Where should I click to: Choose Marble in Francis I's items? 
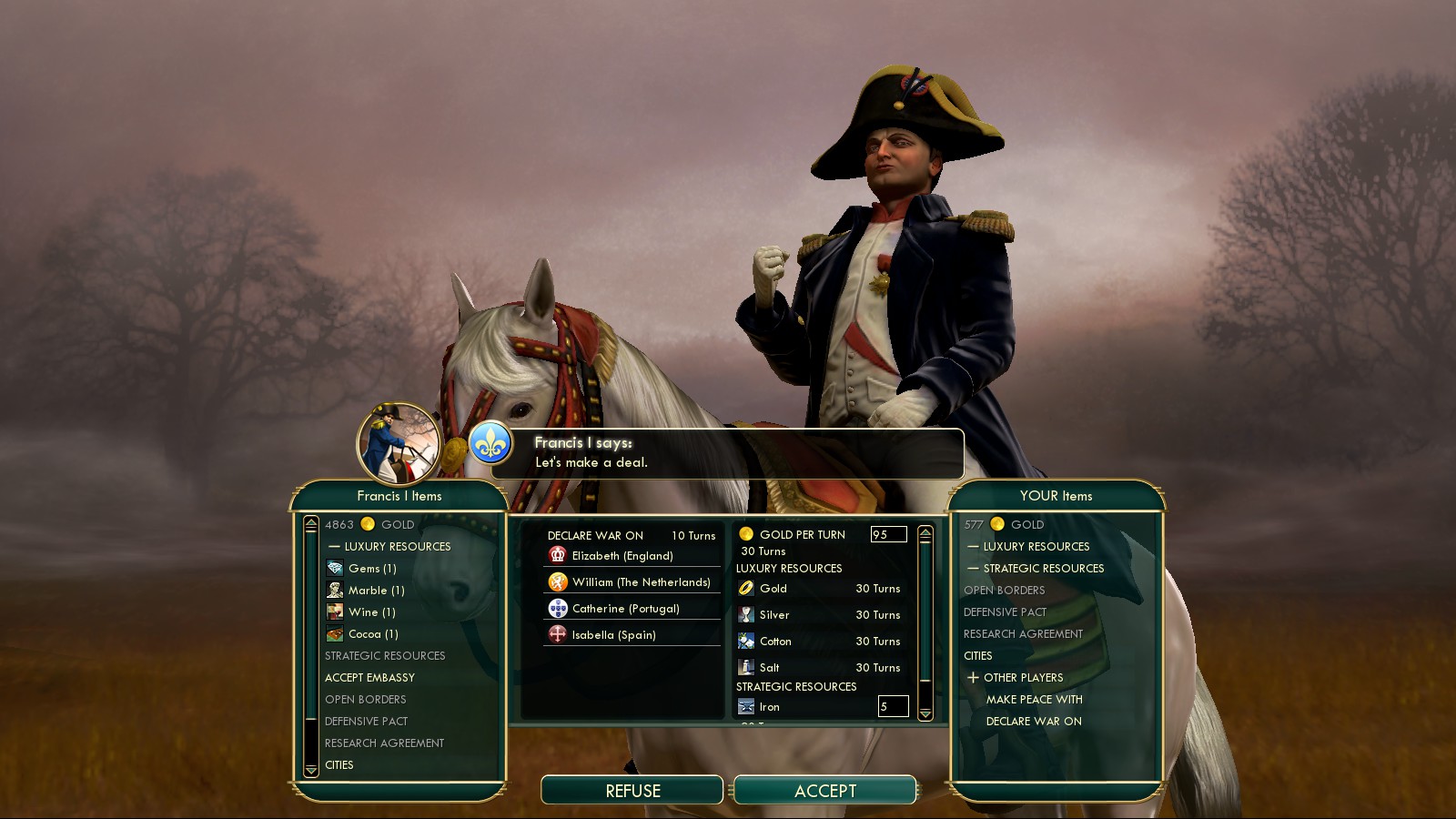(376, 591)
